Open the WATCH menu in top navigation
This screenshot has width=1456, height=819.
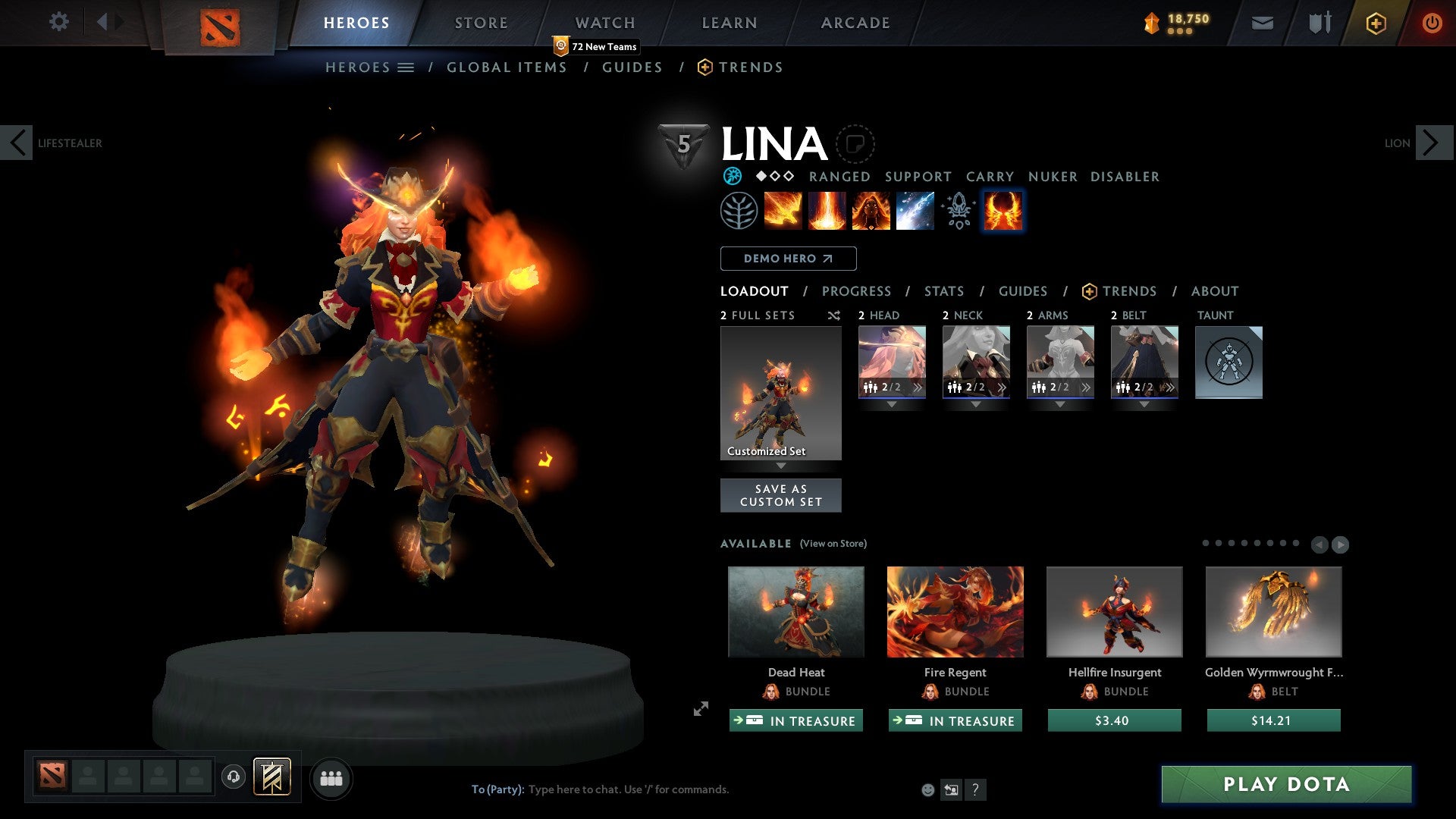click(606, 22)
